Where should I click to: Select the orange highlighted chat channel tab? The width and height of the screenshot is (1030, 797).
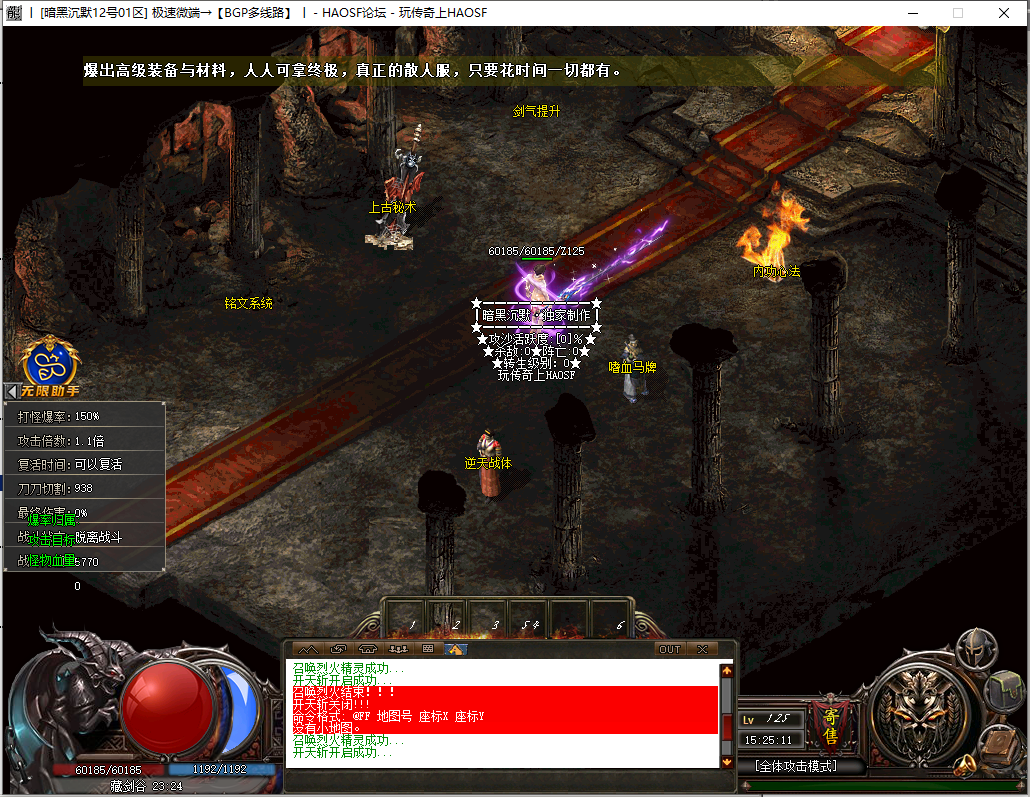pos(456,649)
